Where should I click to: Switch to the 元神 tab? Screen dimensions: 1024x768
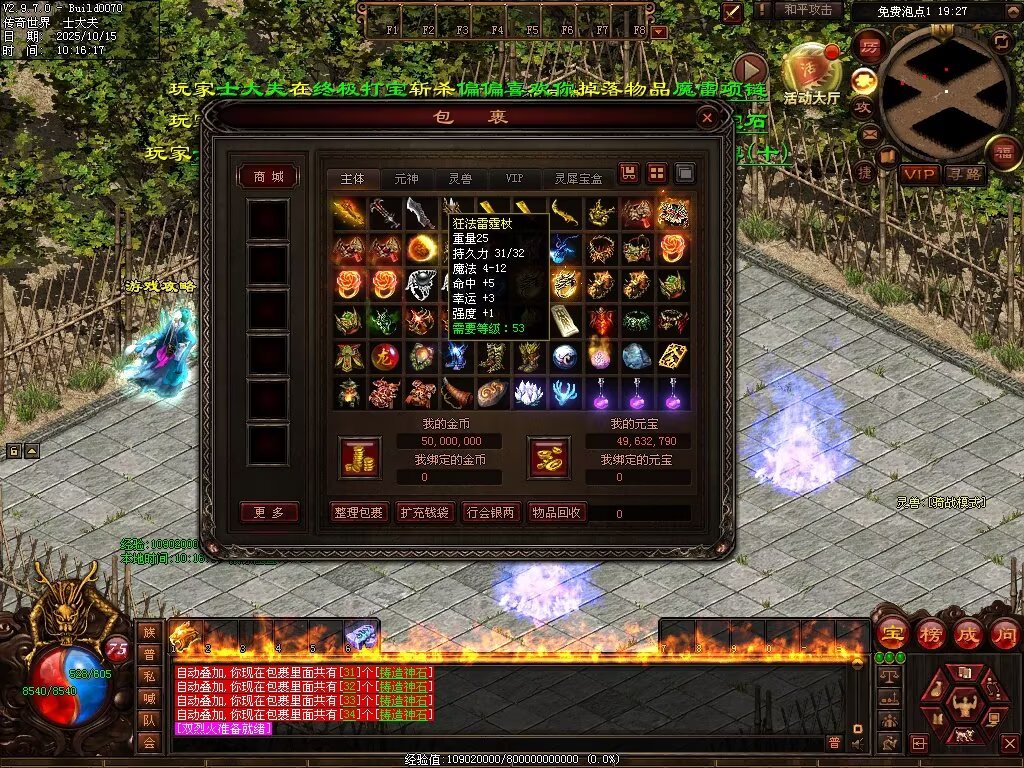pyautogui.click(x=407, y=179)
